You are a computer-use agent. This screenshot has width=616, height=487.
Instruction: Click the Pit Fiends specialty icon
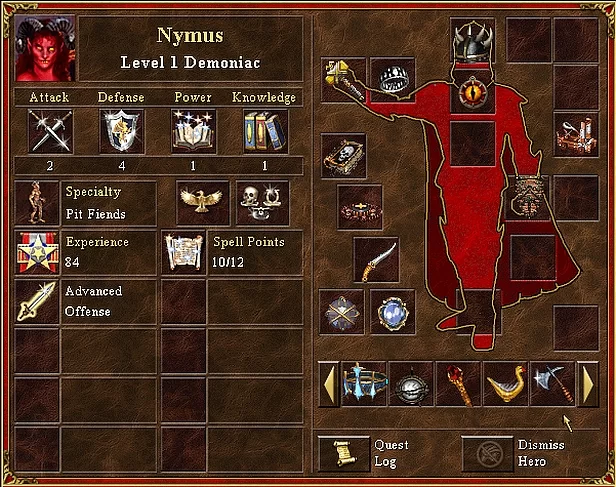coord(36,202)
